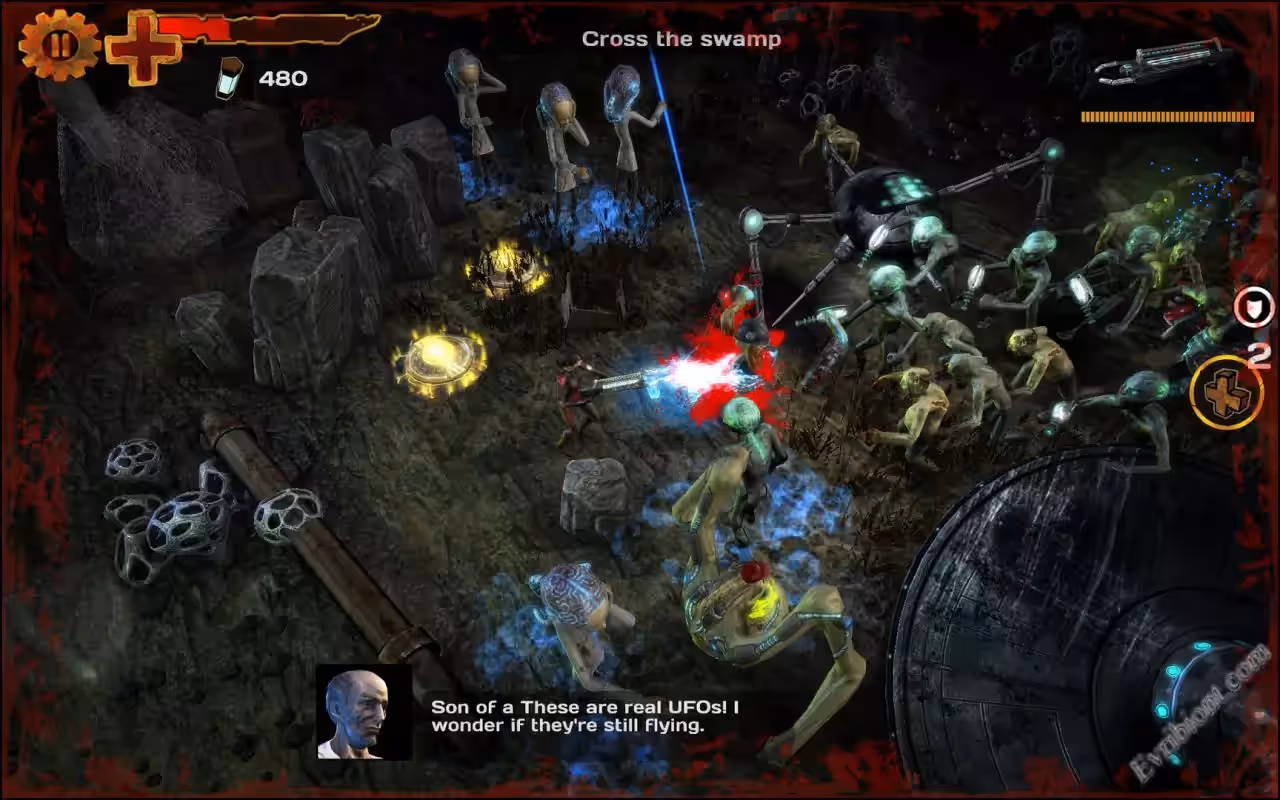The height and width of the screenshot is (800, 1280).
Task: Activate the shield icon
Action: pyautogui.click(x=1252, y=307)
